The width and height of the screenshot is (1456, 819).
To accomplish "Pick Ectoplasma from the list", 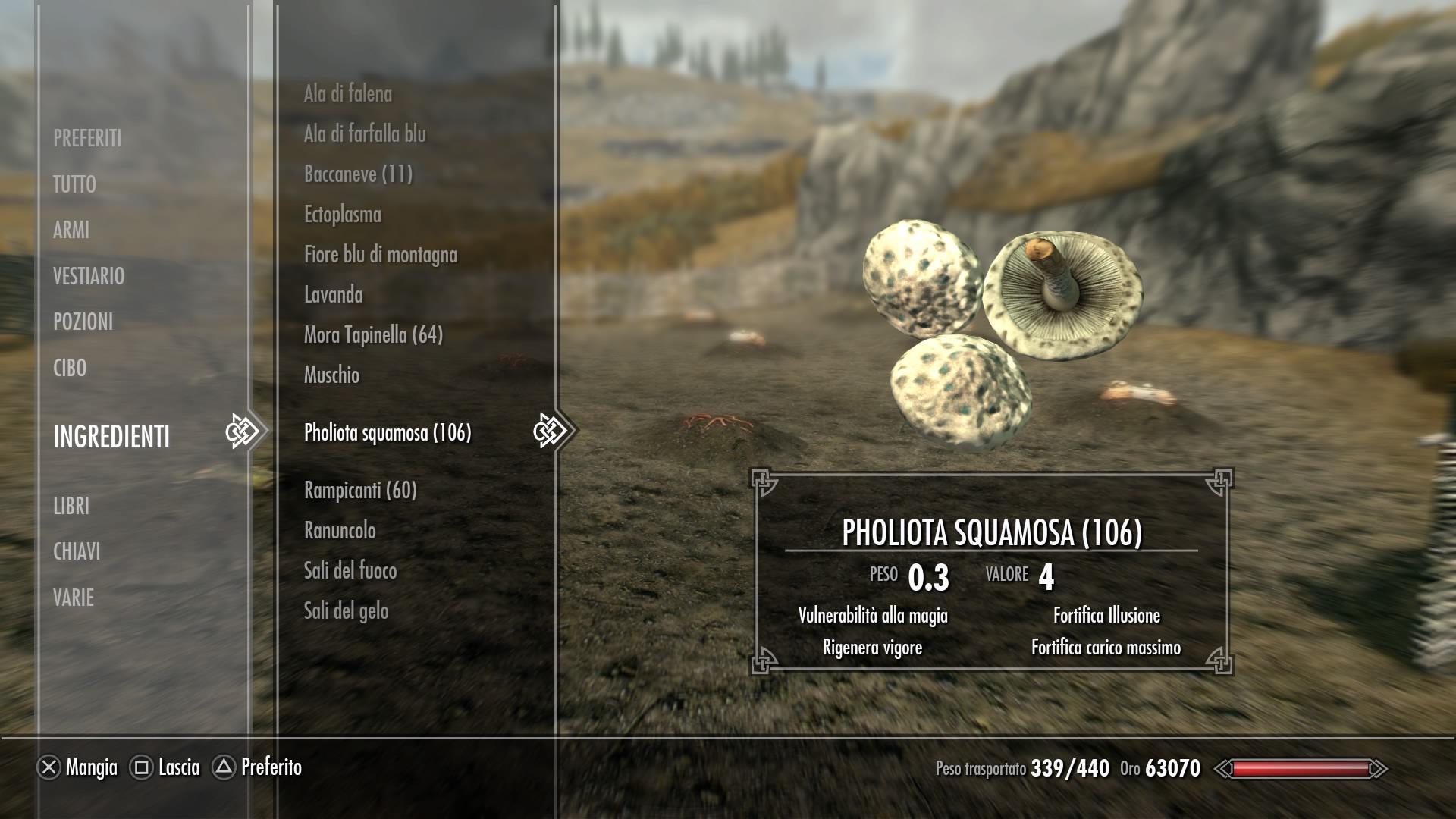I will tap(343, 215).
